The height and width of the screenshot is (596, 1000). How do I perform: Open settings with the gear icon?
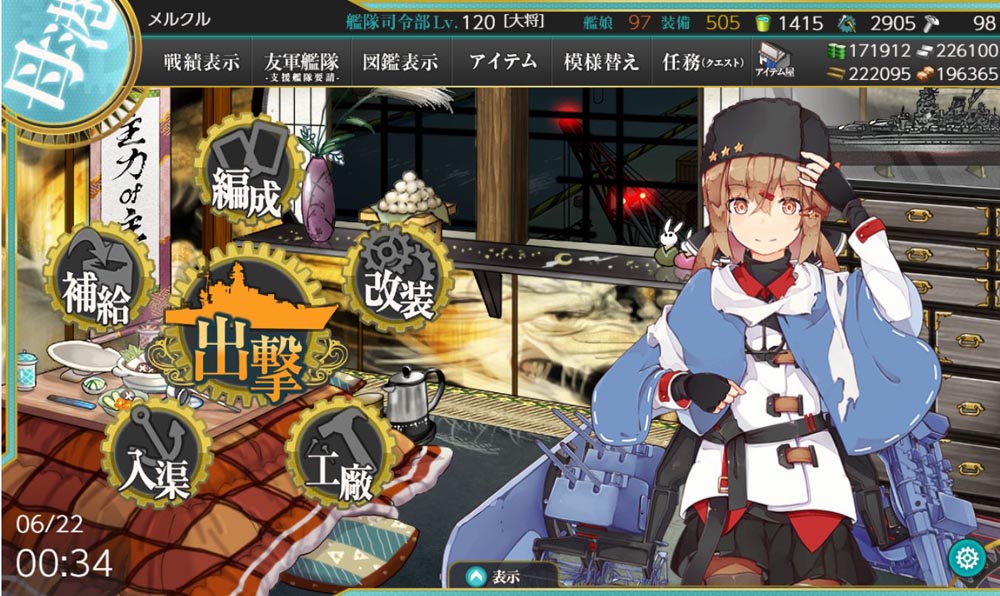coord(966,558)
